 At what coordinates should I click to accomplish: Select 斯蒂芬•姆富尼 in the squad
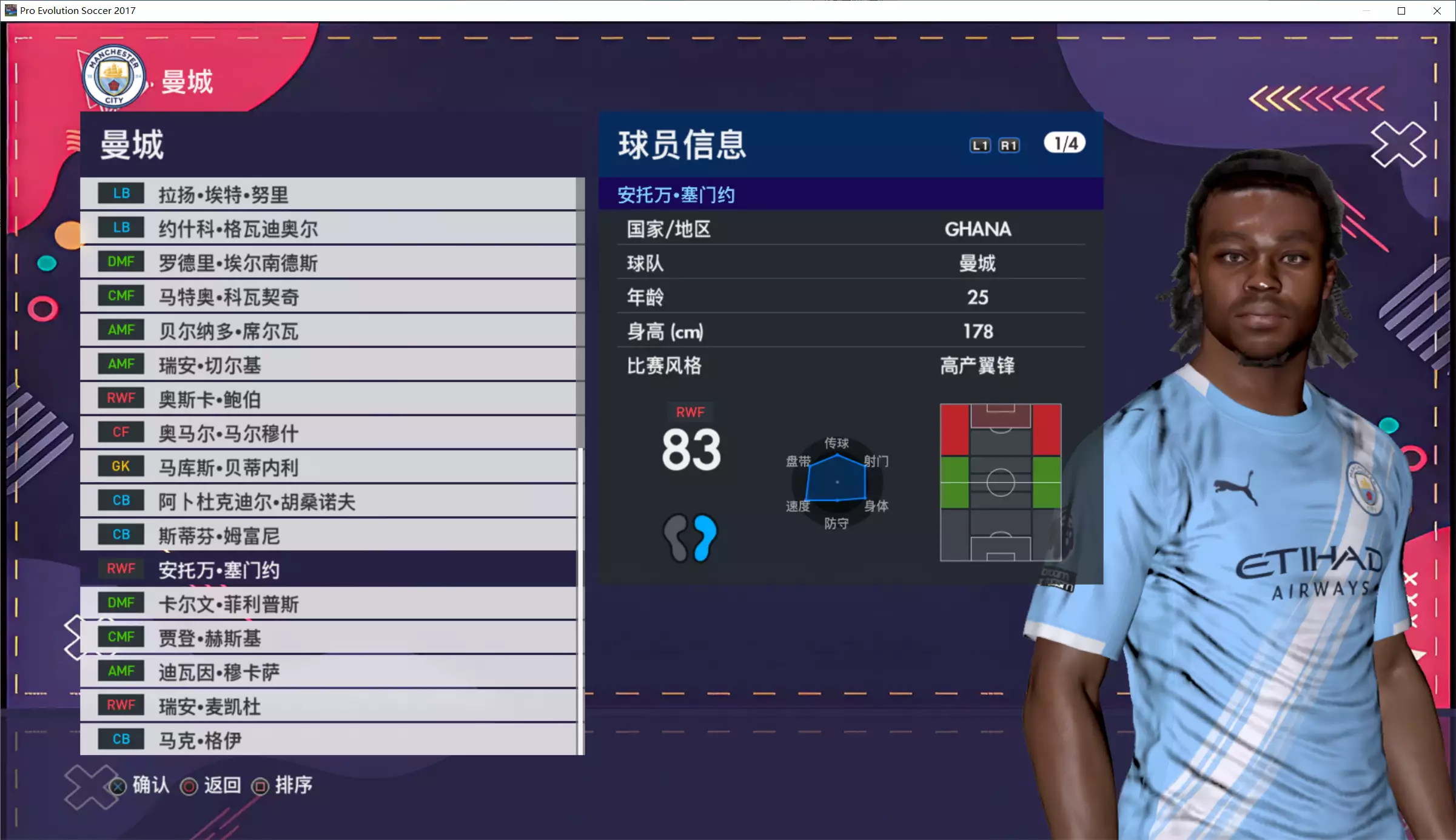pyautogui.click(x=327, y=535)
